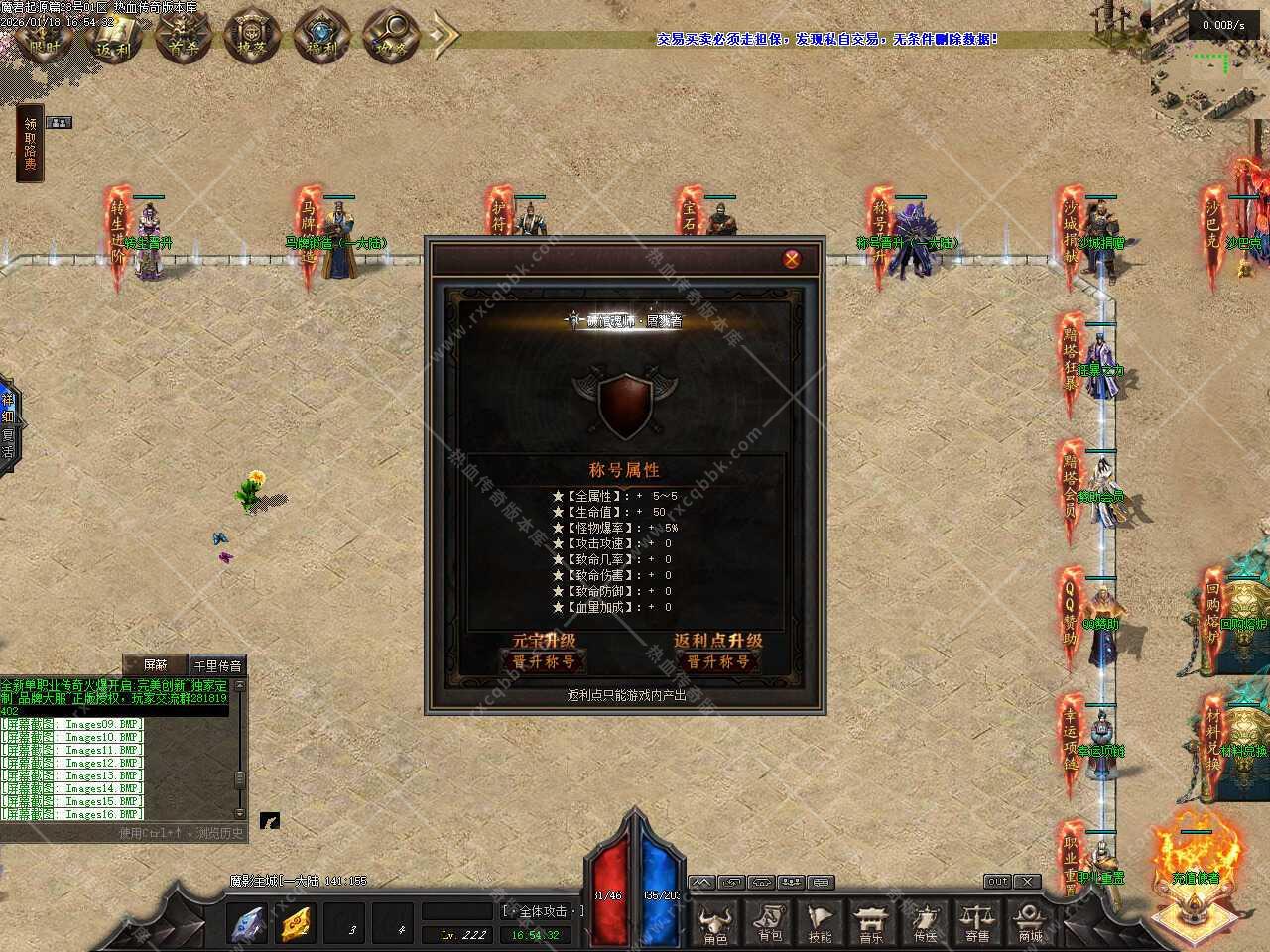Viewport: 1270px width, 952px height.
Task: Toggle the 屏蔽 chat filter tab
Action: click(156, 665)
